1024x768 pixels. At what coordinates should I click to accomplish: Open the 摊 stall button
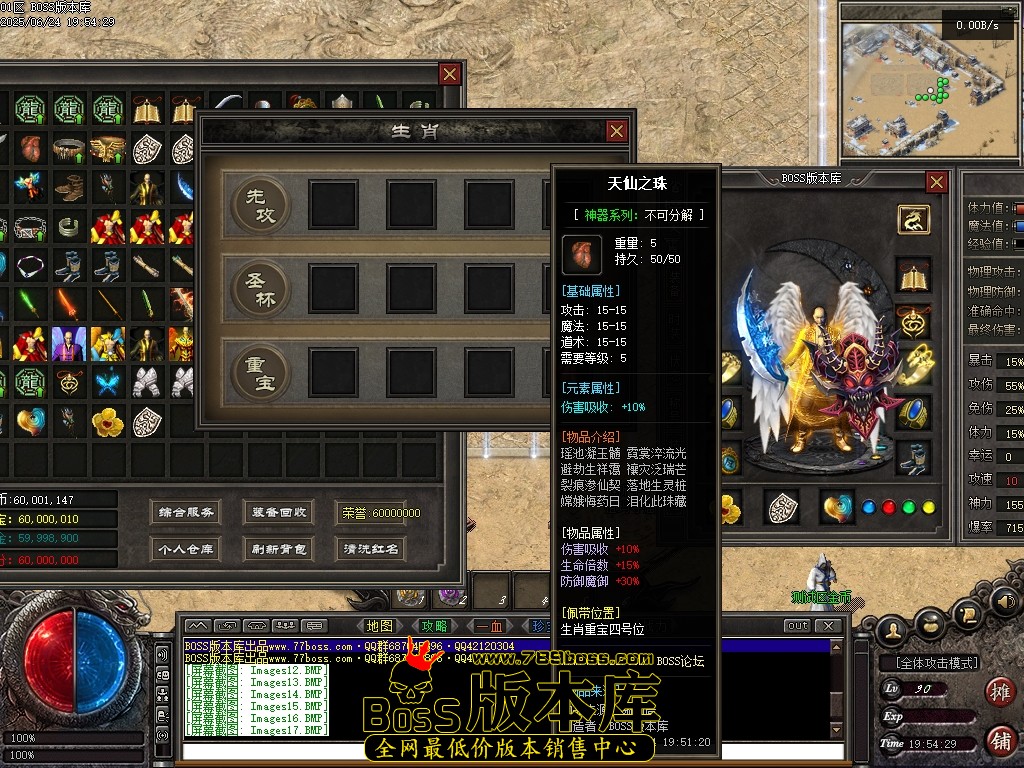998,691
